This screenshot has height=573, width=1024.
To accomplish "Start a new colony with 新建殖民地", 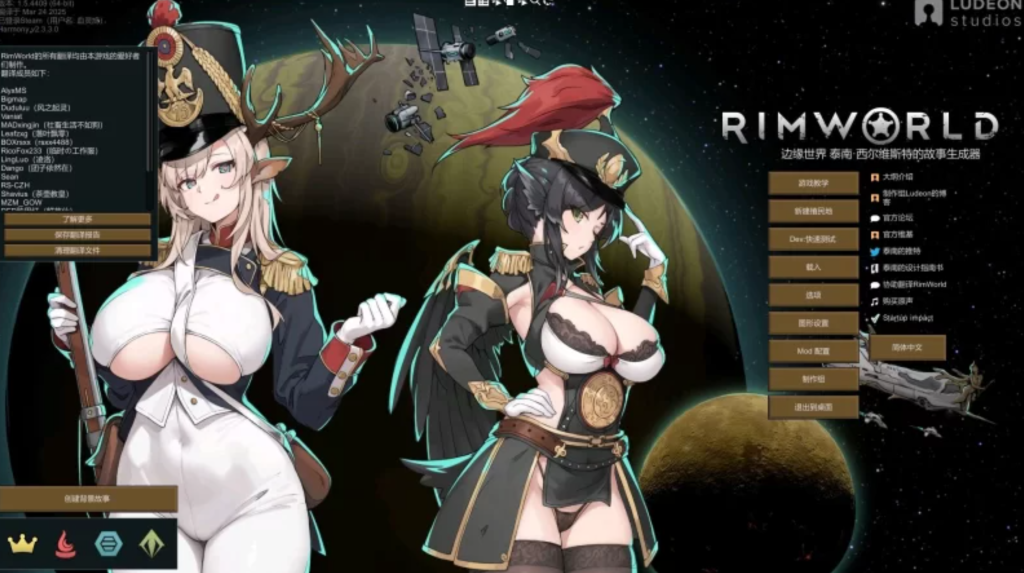I will (813, 212).
